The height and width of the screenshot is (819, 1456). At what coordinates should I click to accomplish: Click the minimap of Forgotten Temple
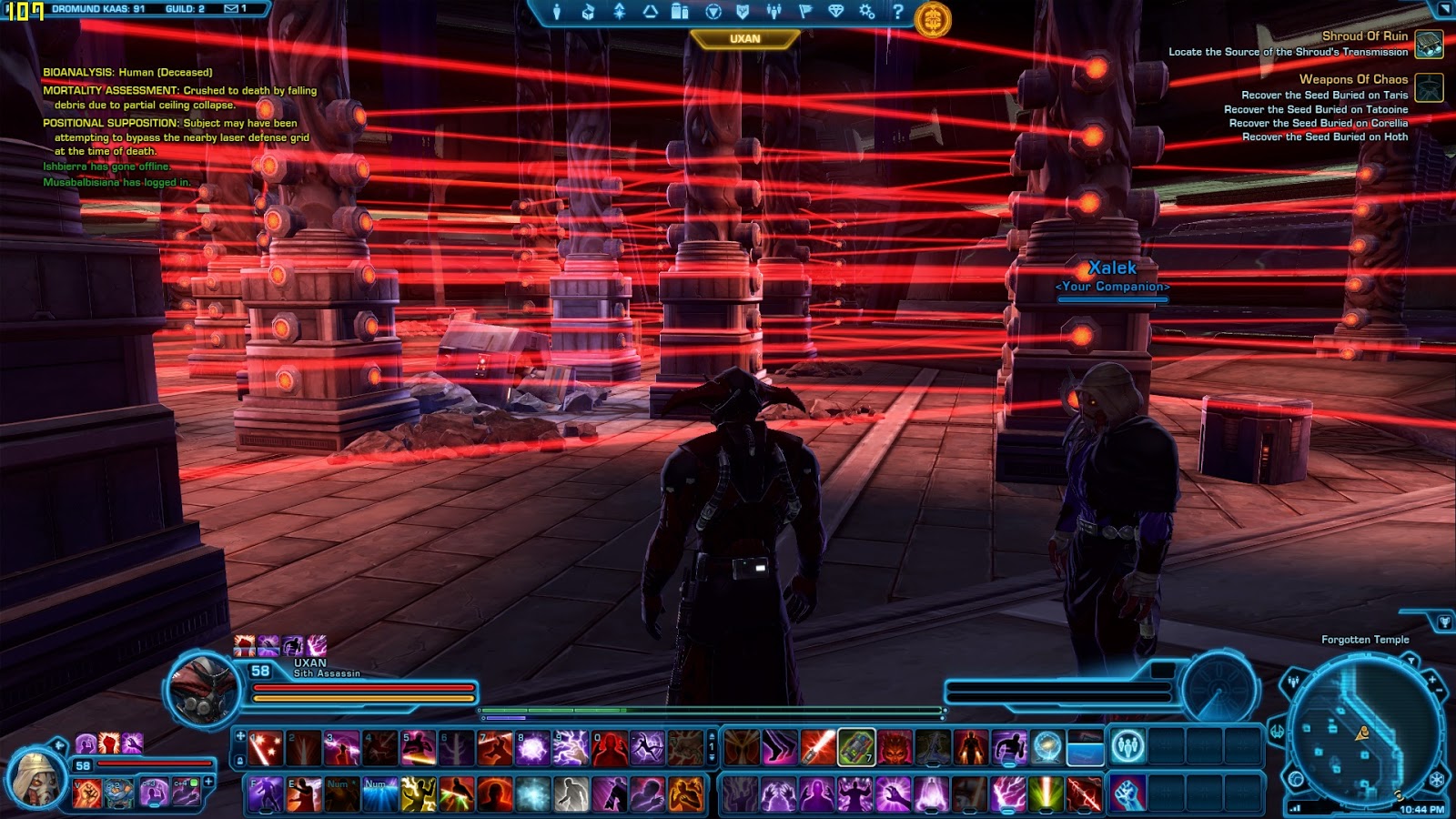point(1364,728)
